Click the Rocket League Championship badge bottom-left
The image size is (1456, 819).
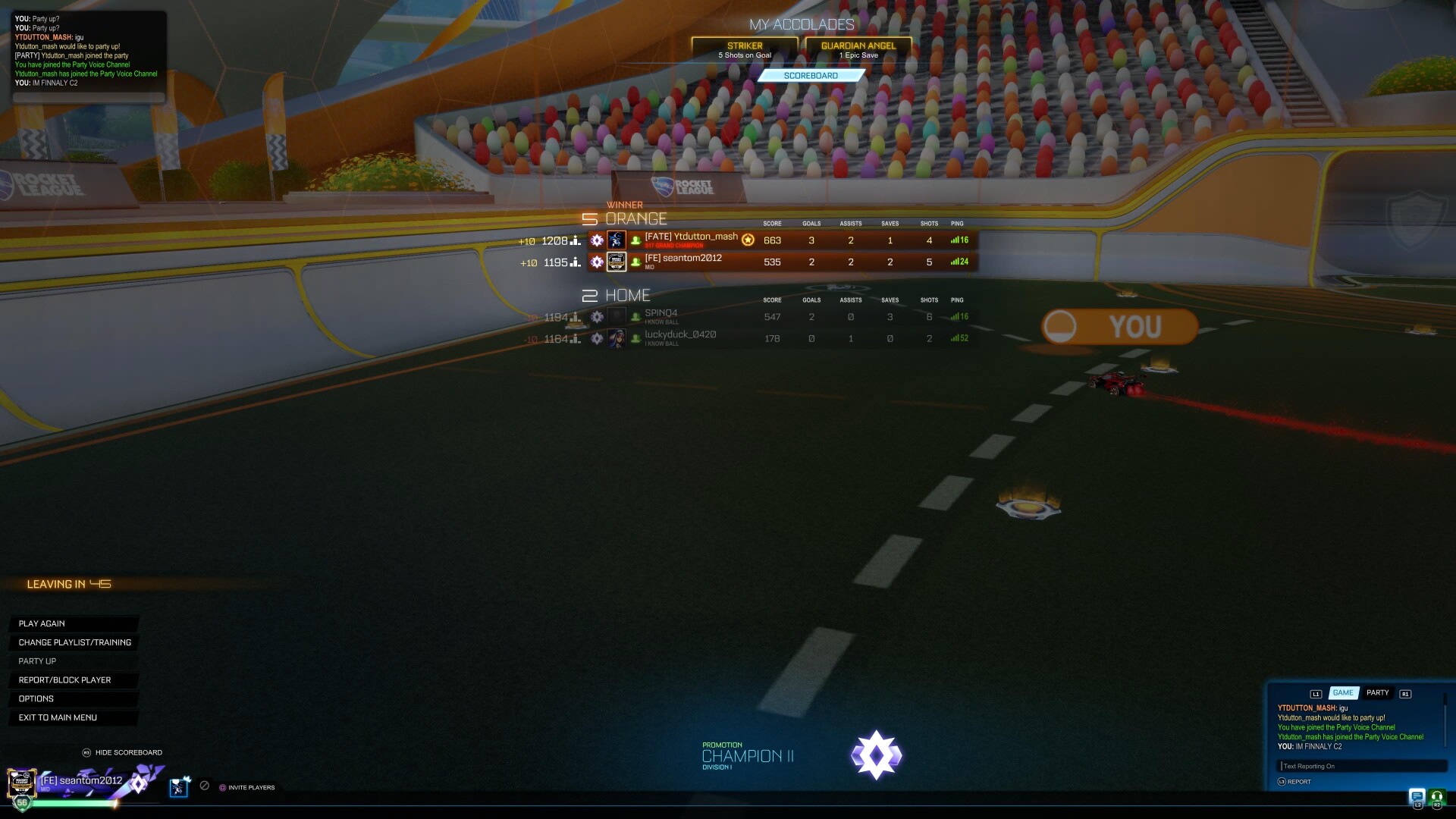pyautogui.click(x=21, y=784)
